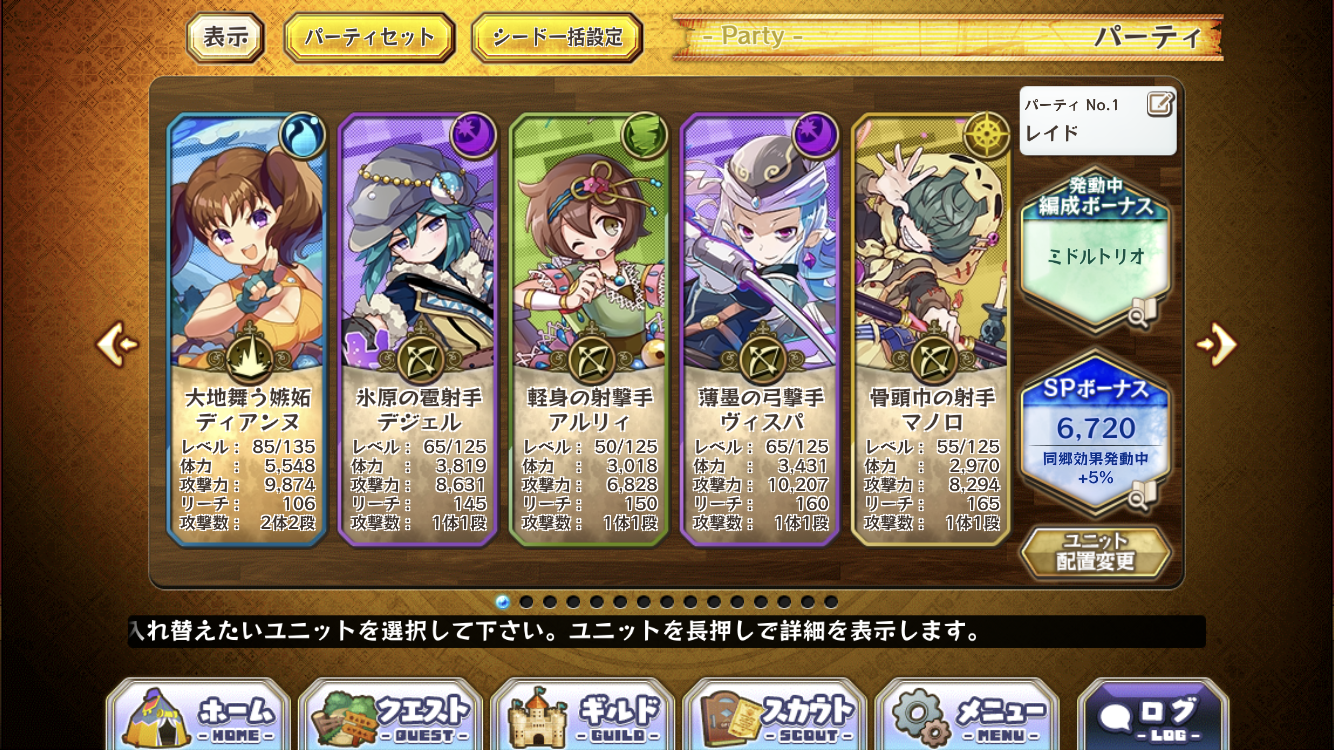Viewport: 1334px width, 750px height.
Task: Open the クエスト quest menu
Action: coord(390,716)
